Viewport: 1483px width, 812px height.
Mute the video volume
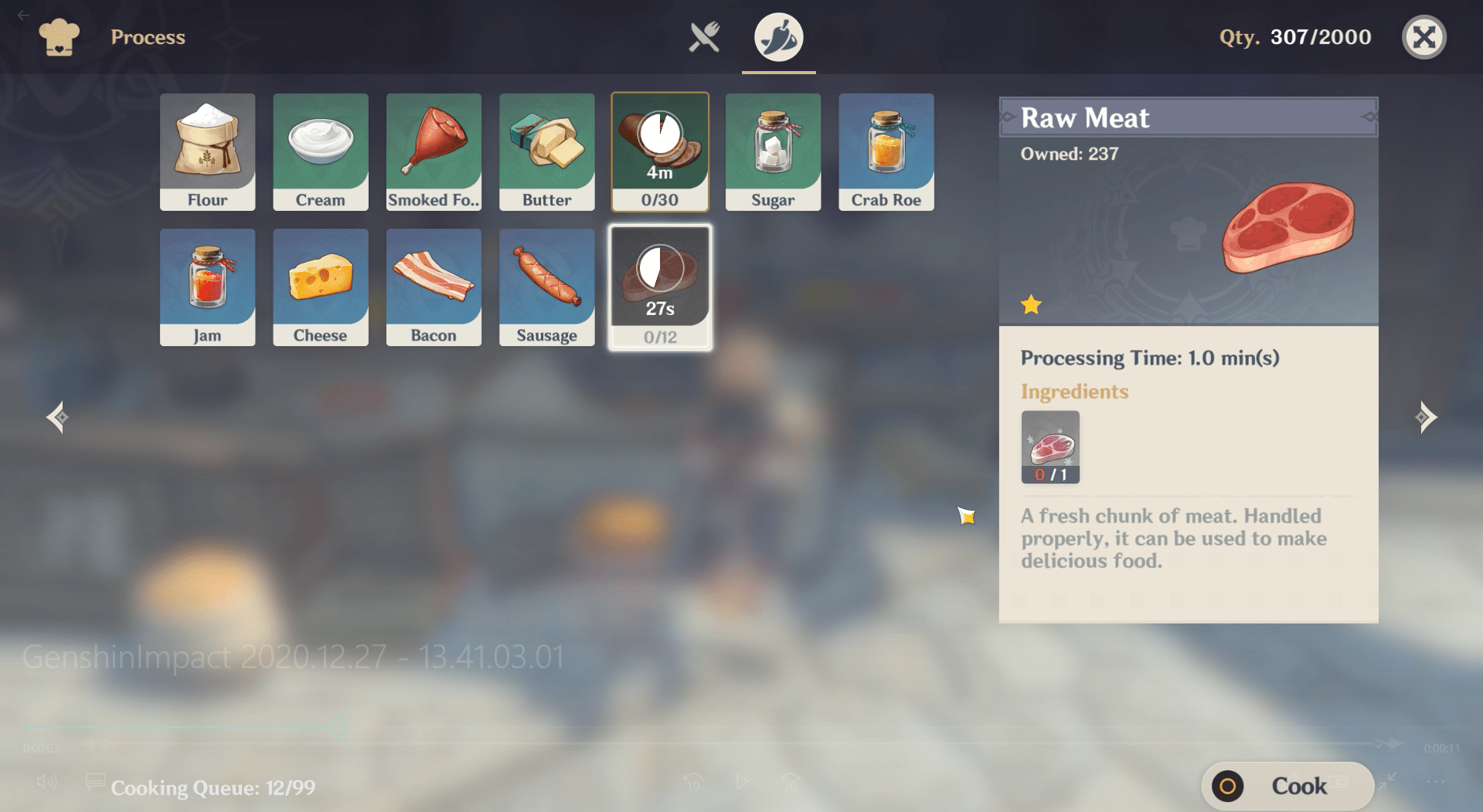(48, 783)
